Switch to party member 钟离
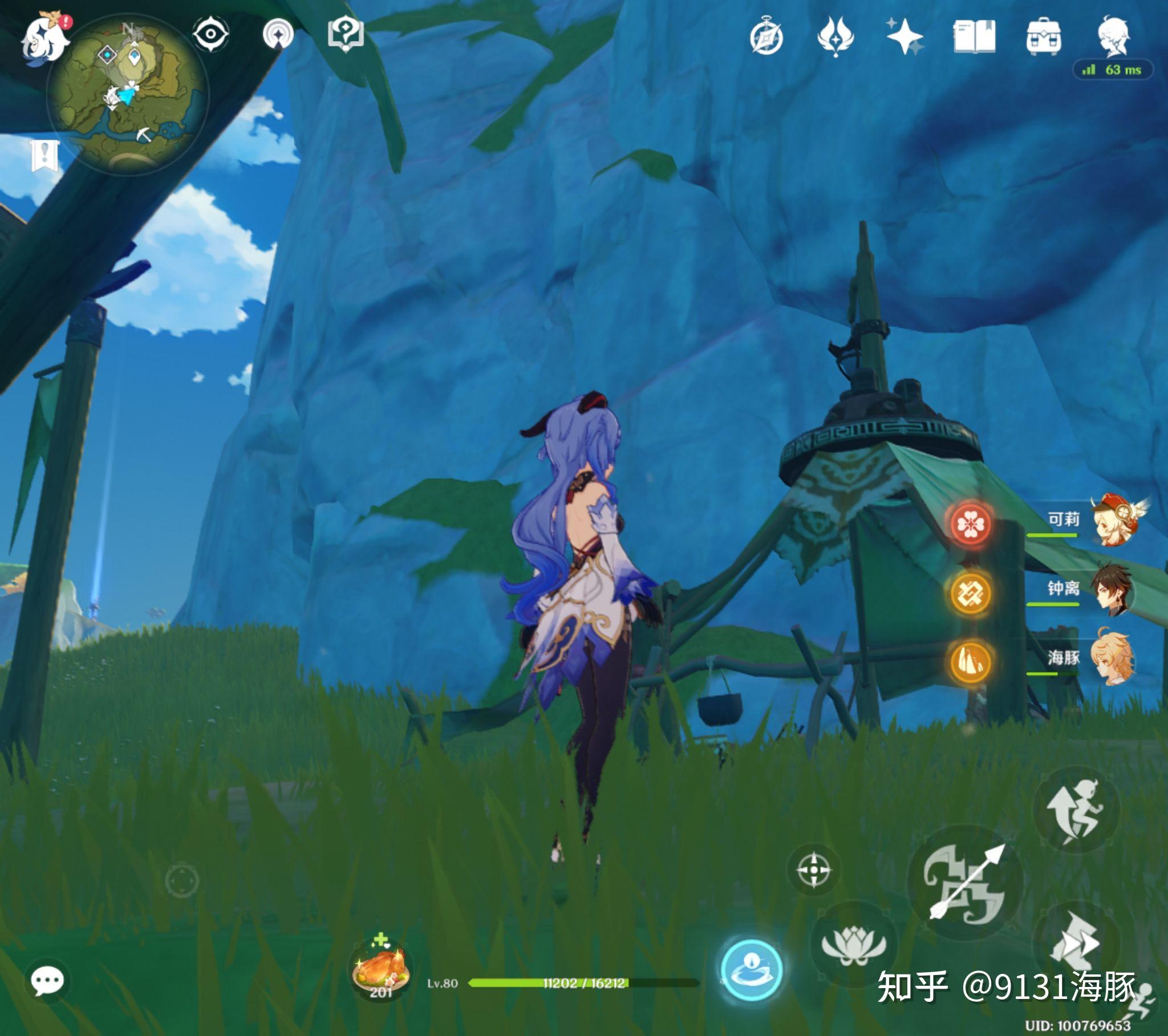This screenshot has height=1036, width=1168. click(1112, 590)
